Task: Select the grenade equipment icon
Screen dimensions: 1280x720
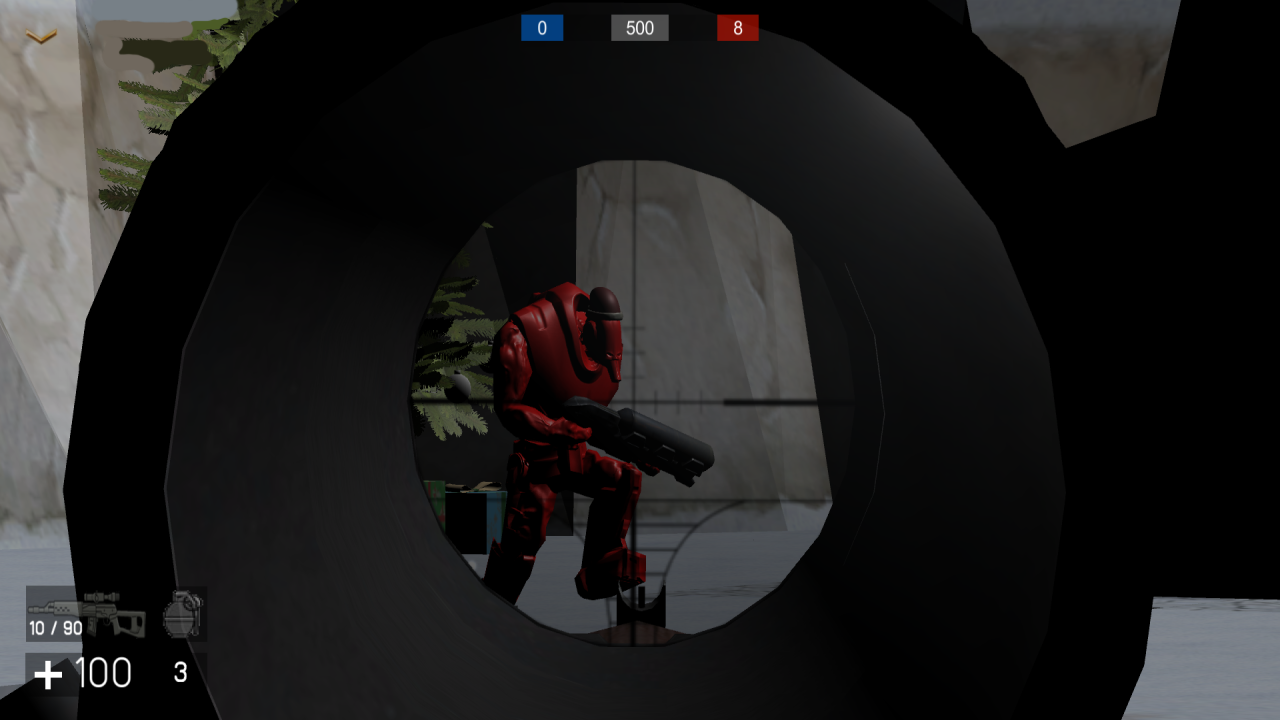Action: click(181, 620)
